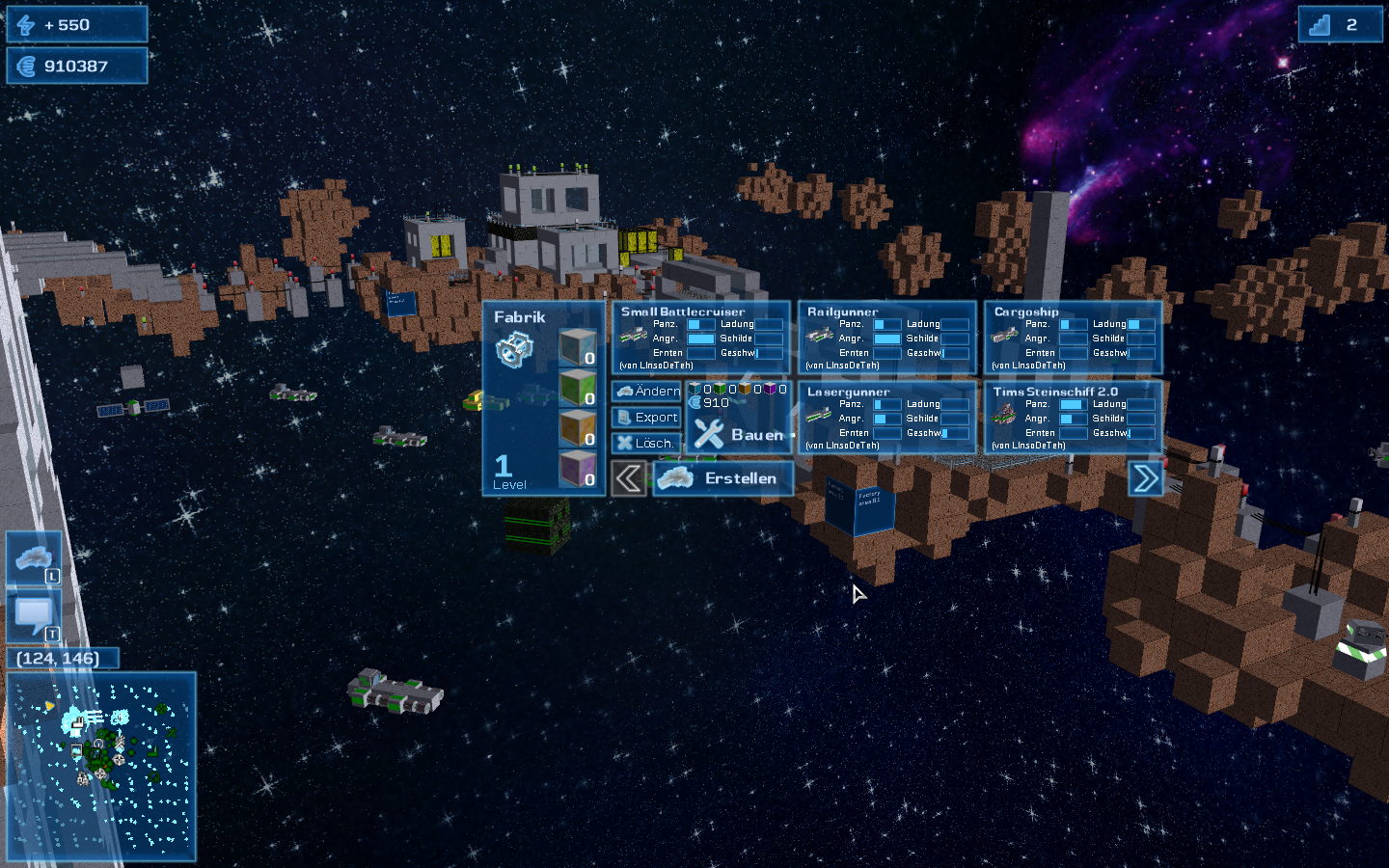
Task: Click the Fabrik factory icon
Action: [514, 349]
